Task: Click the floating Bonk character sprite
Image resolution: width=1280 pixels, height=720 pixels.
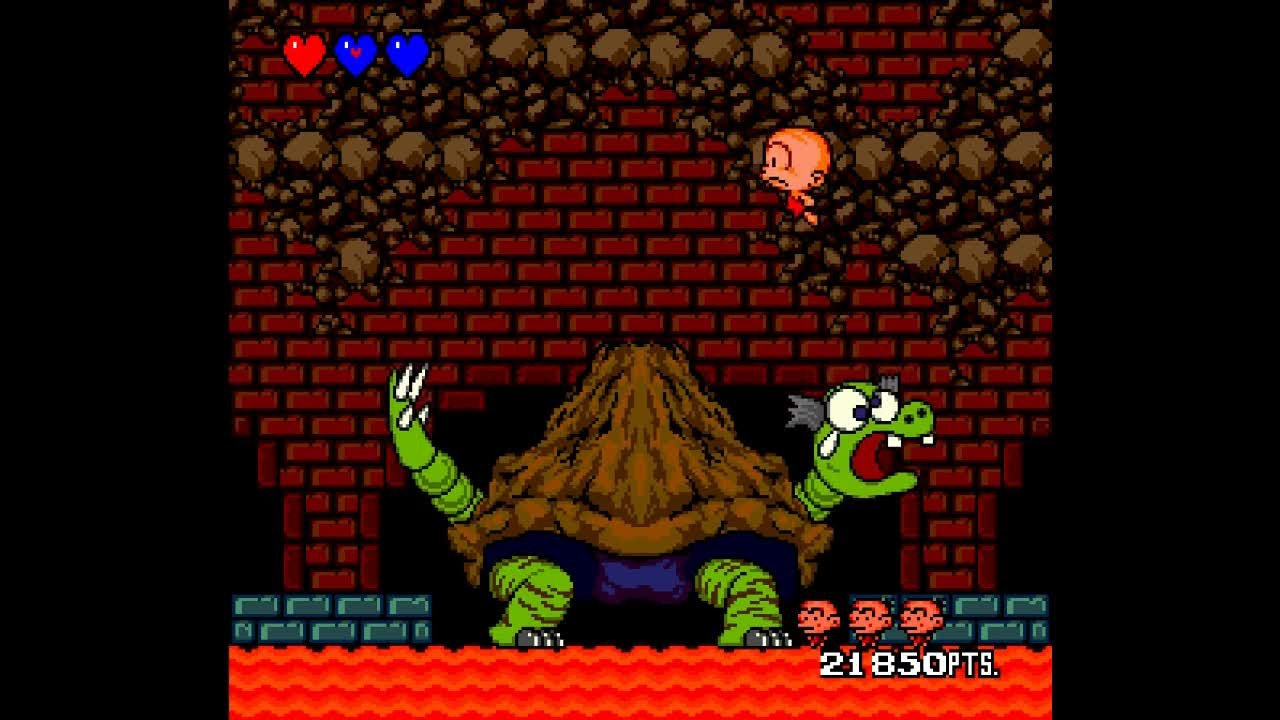Action: [x=793, y=170]
